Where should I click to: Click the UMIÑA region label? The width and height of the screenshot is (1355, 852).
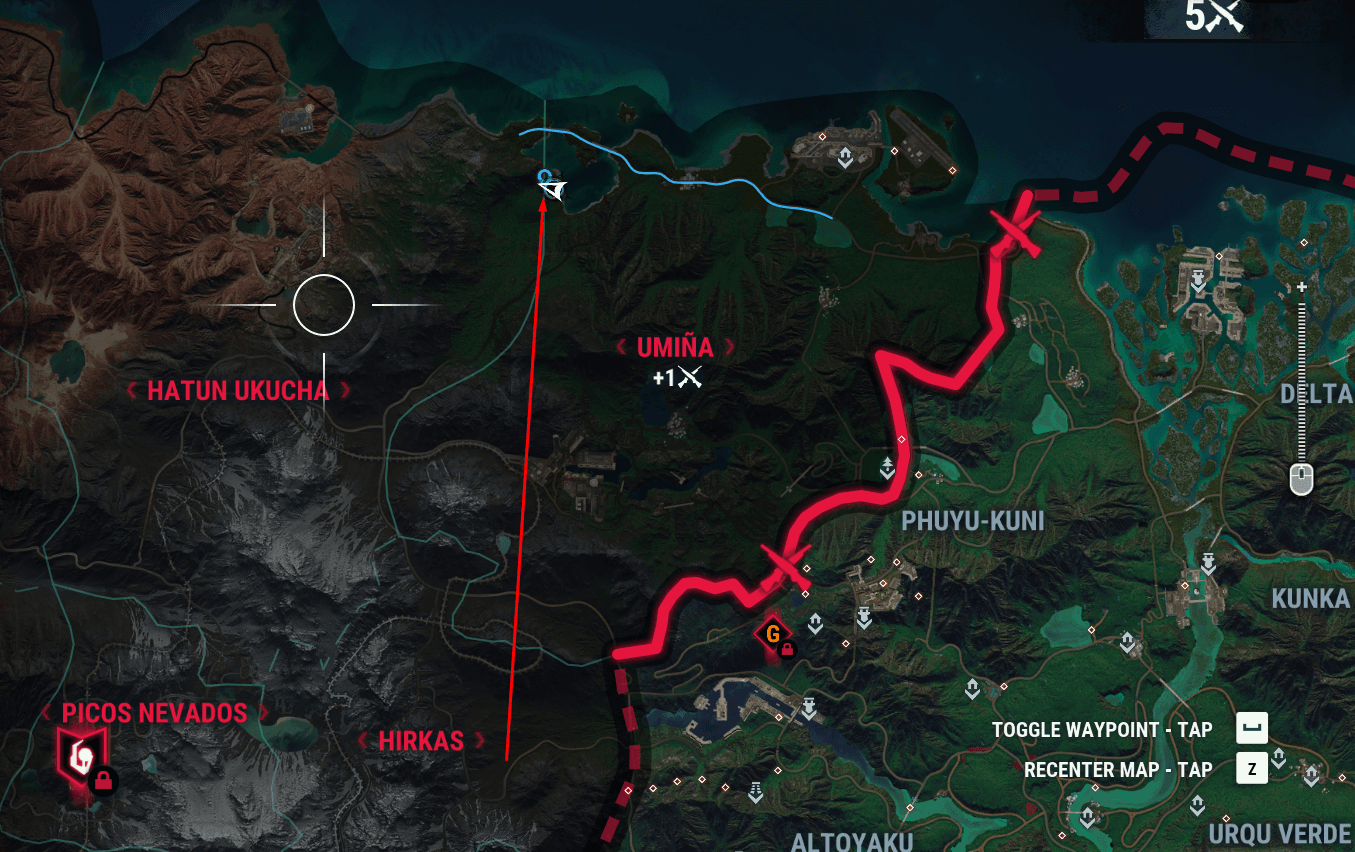pyautogui.click(x=673, y=348)
